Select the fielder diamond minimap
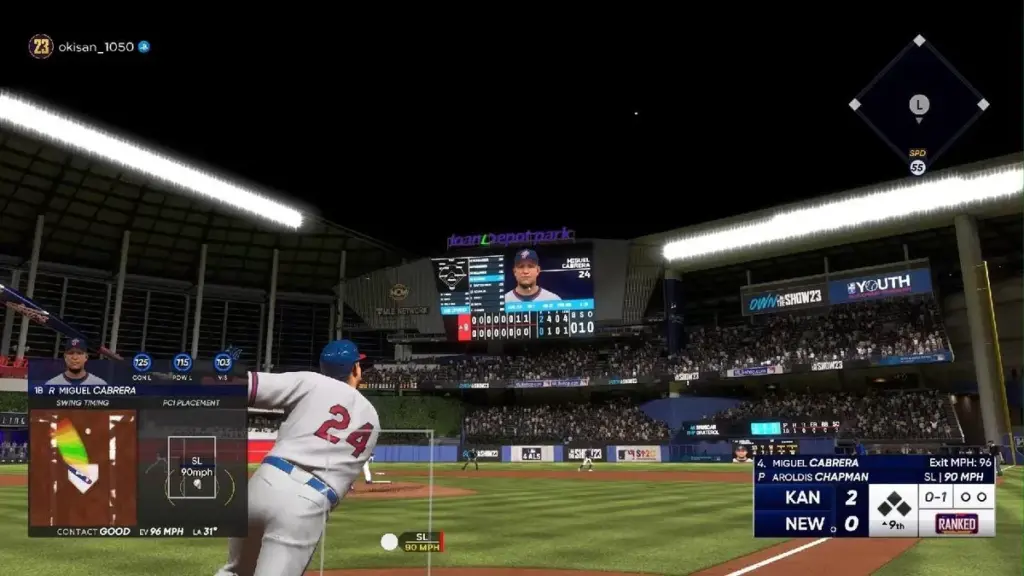The image size is (1024, 576). coord(918,104)
